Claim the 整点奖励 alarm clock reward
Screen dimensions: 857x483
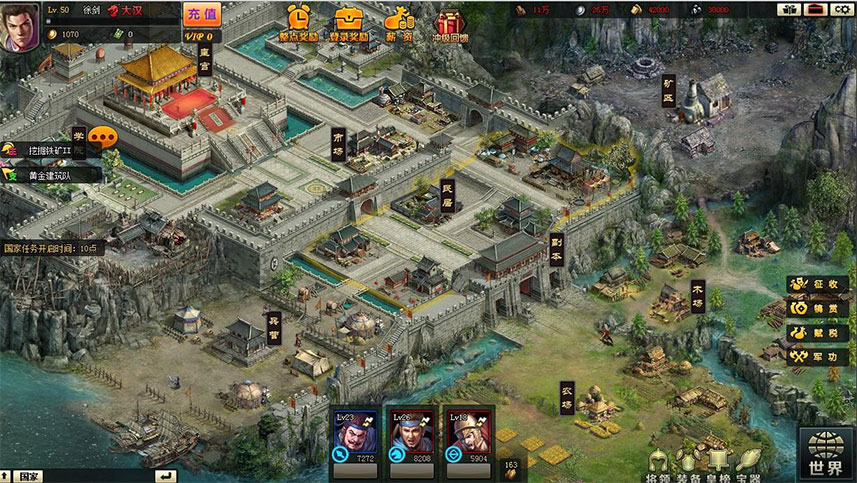pyautogui.click(x=299, y=22)
